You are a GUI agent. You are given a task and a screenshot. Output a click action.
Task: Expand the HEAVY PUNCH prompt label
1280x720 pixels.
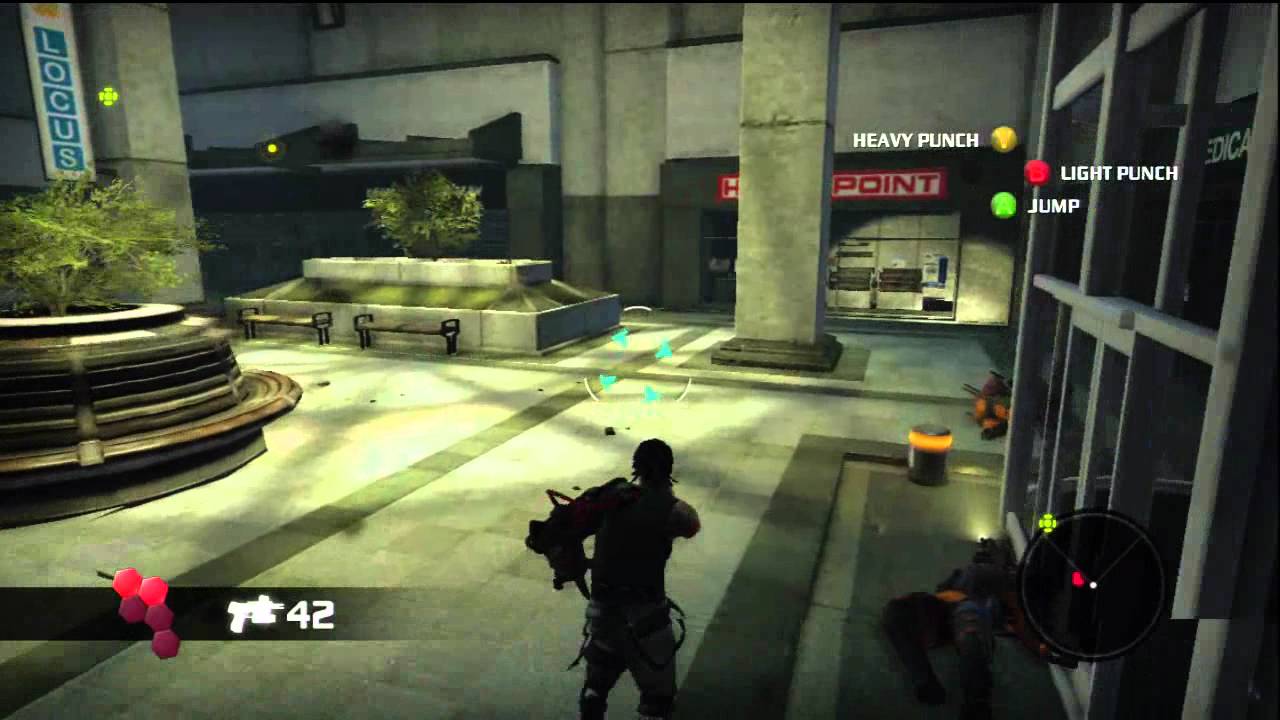pos(914,140)
